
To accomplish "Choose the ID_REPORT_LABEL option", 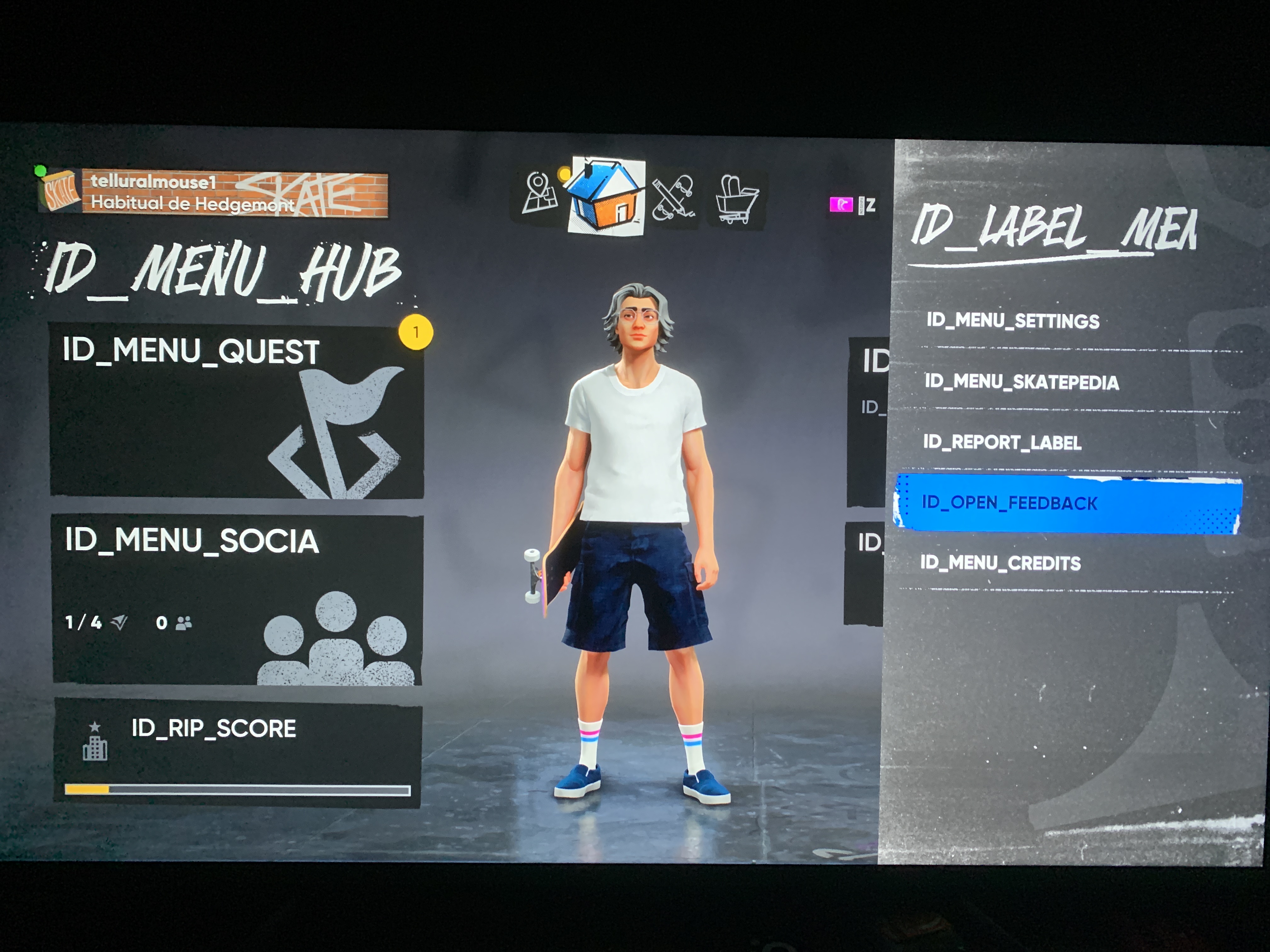I will point(1002,442).
